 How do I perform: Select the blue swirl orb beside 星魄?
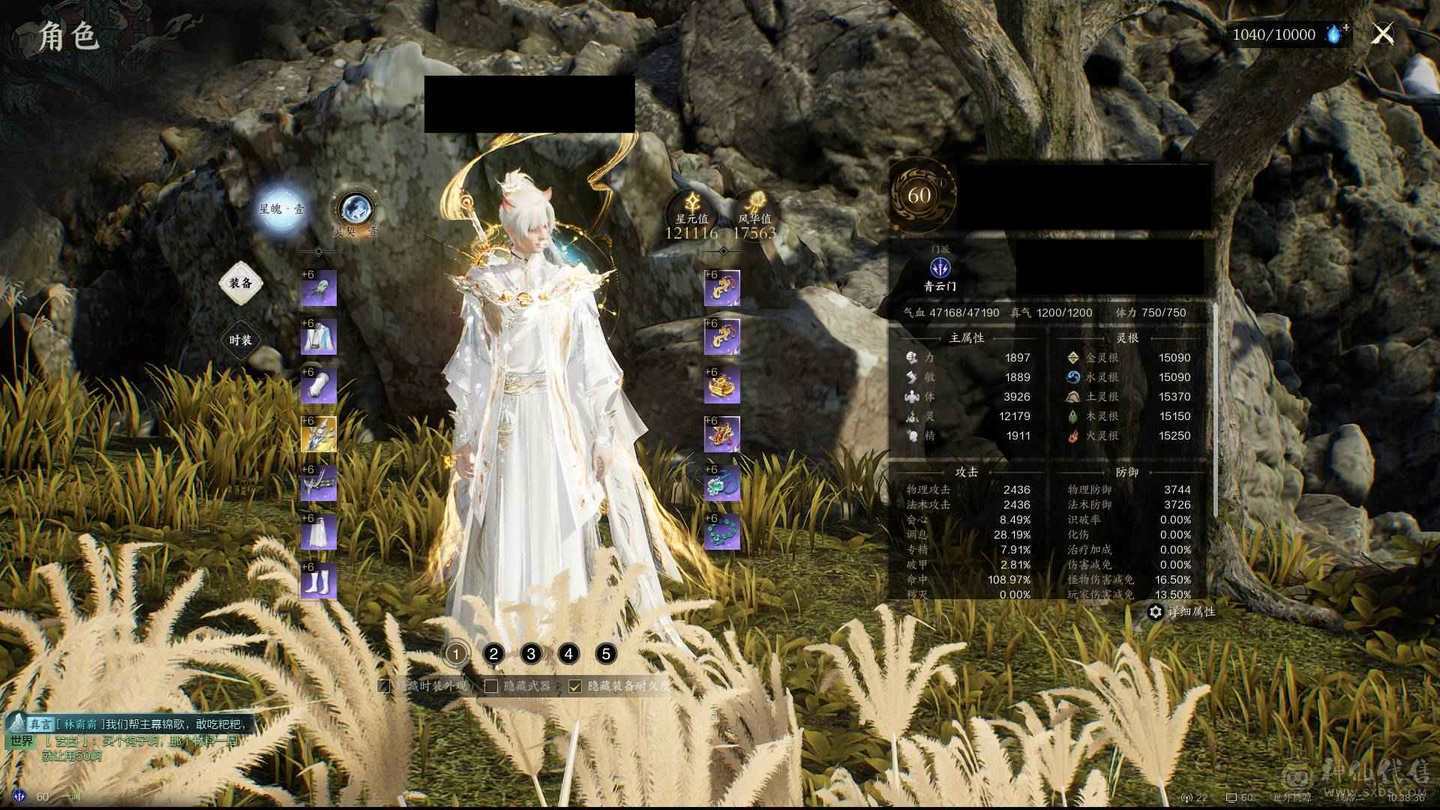point(355,209)
